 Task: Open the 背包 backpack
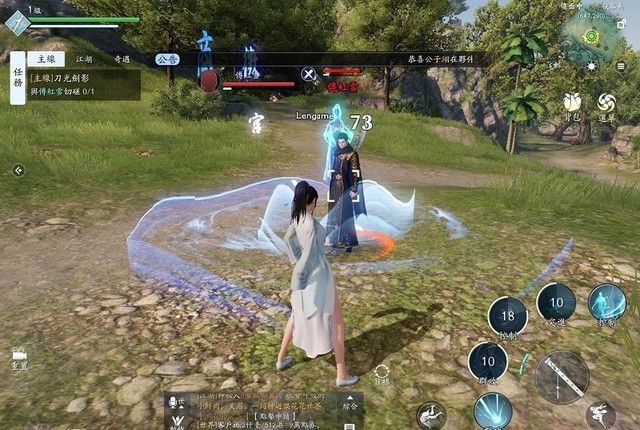tap(573, 103)
